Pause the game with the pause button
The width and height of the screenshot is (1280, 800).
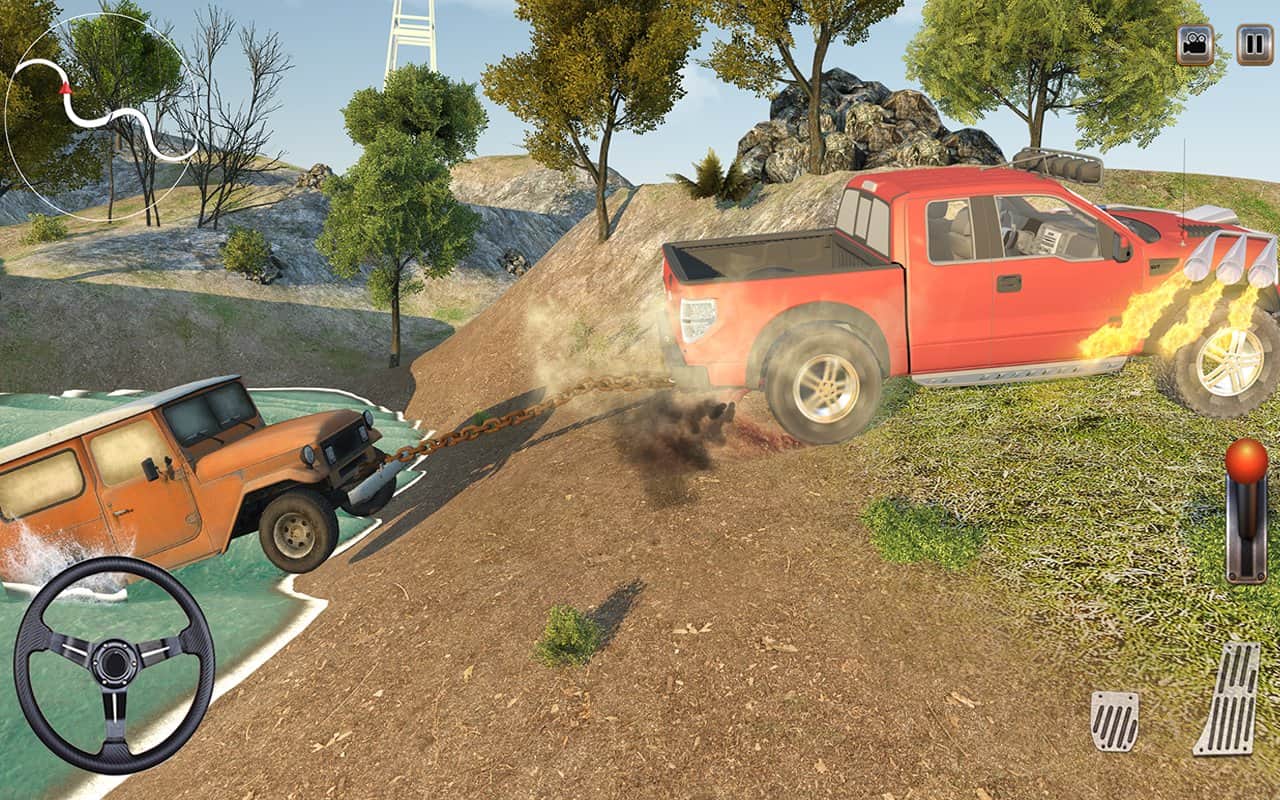click(1254, 45)
